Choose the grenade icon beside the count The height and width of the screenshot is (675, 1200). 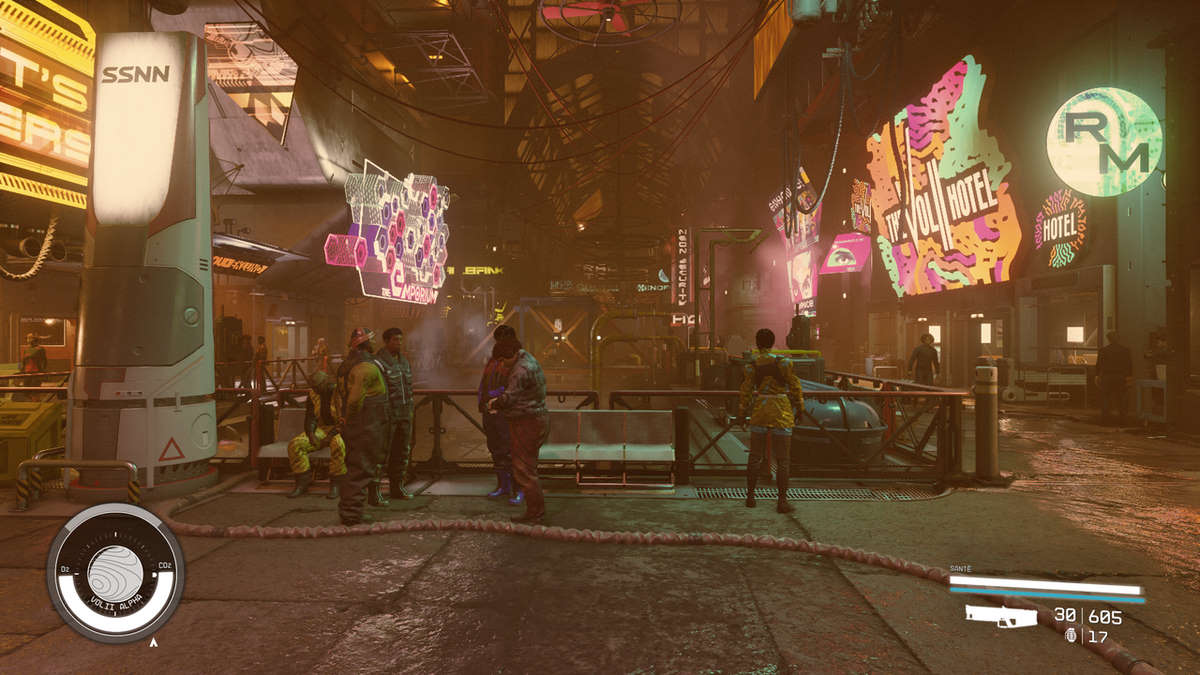1072,635
